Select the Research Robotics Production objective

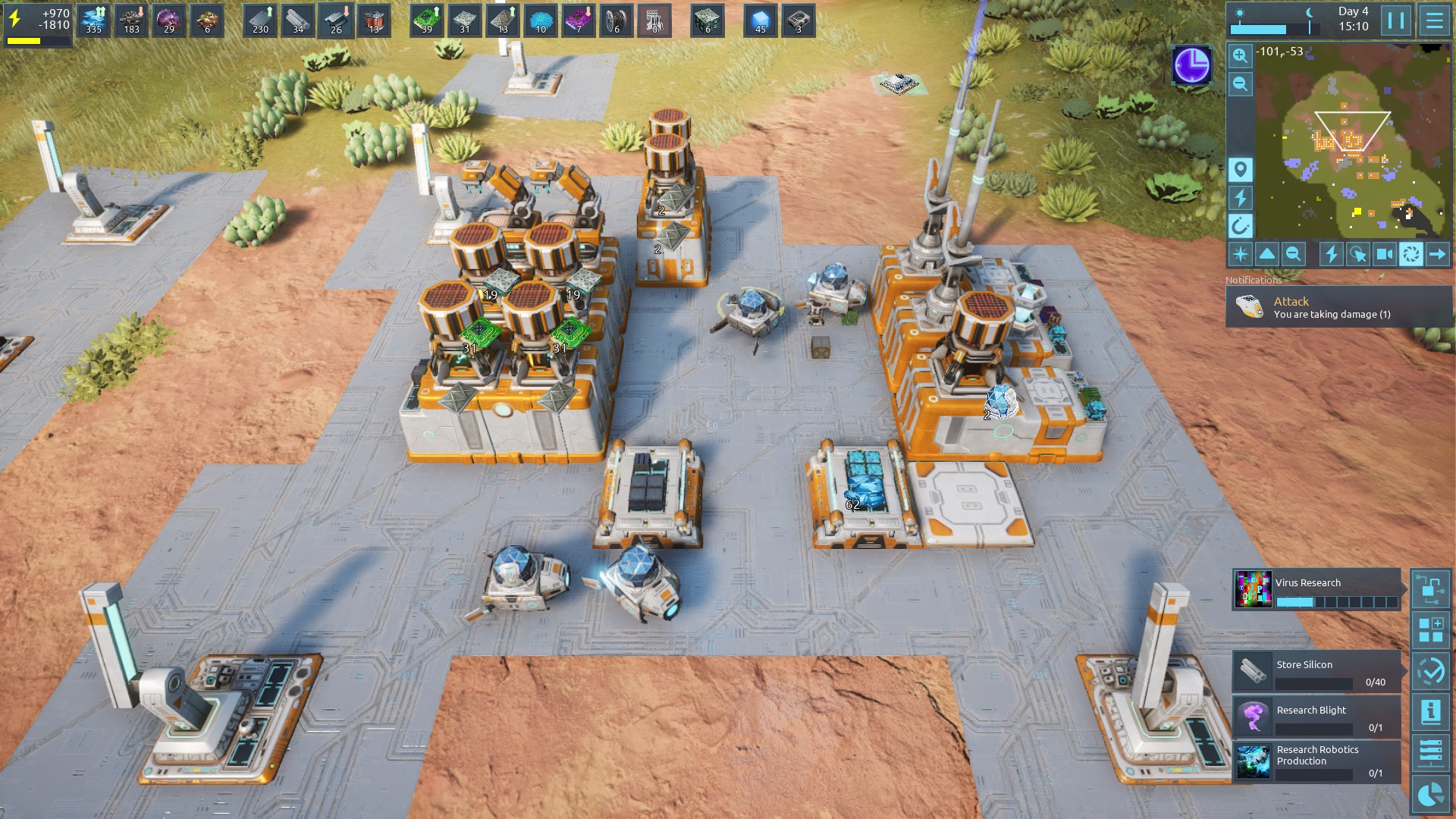click(1316, 761)
